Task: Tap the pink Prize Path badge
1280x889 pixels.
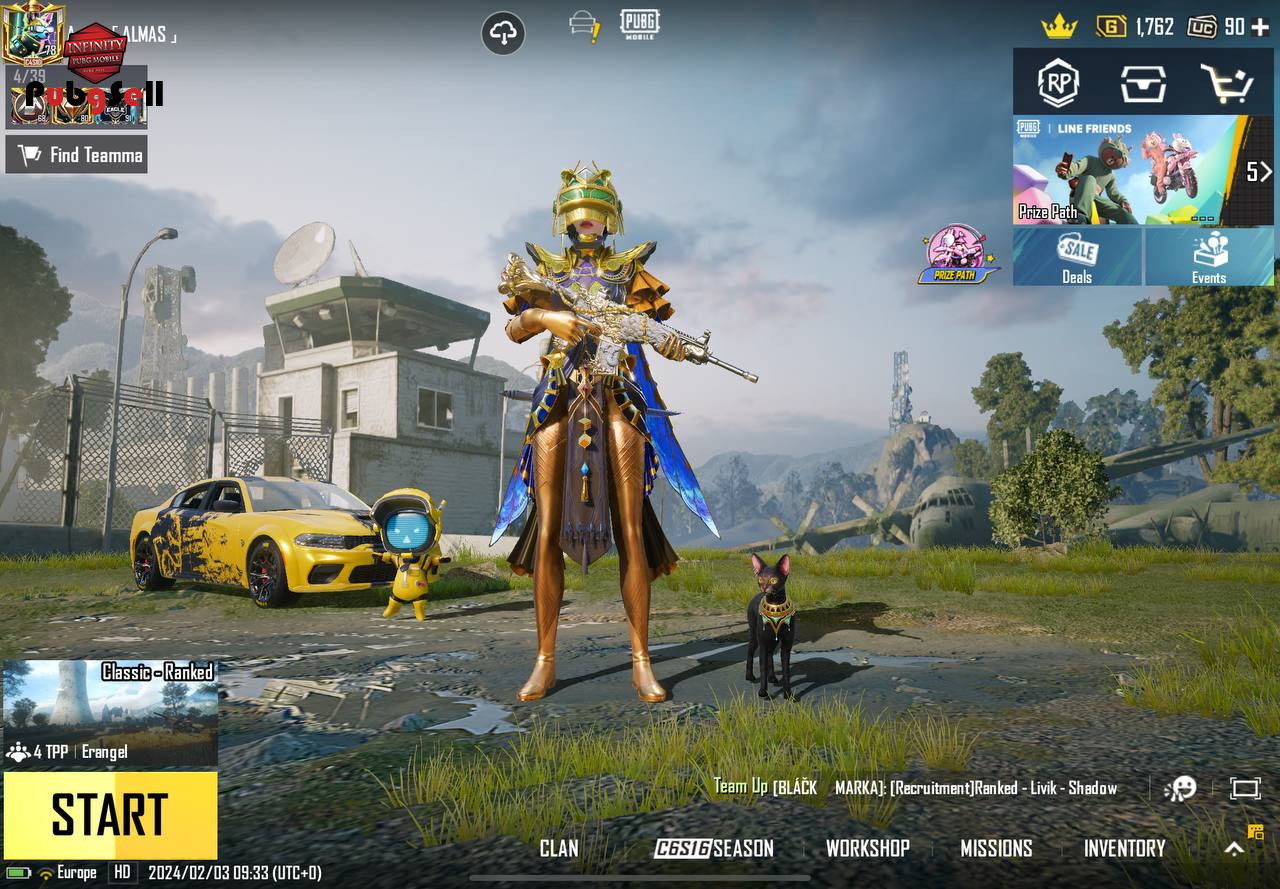Action: (956, 254)
